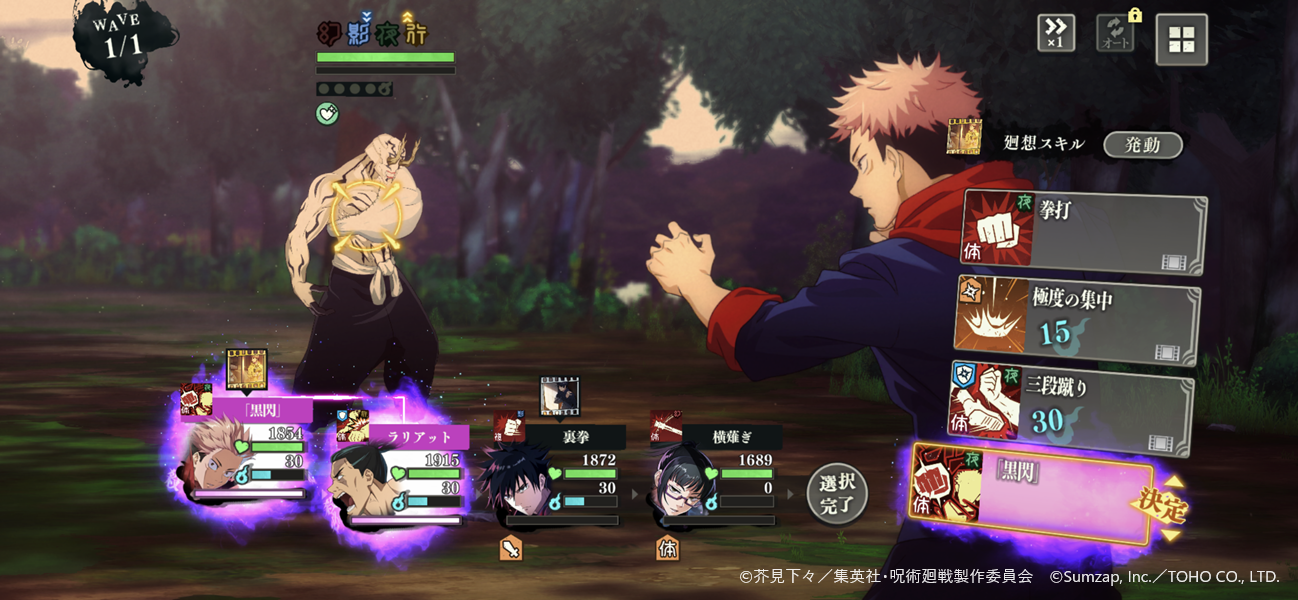Click the locked Auto battle button
The image size is (1298, 600).
tap(1115, 34)
